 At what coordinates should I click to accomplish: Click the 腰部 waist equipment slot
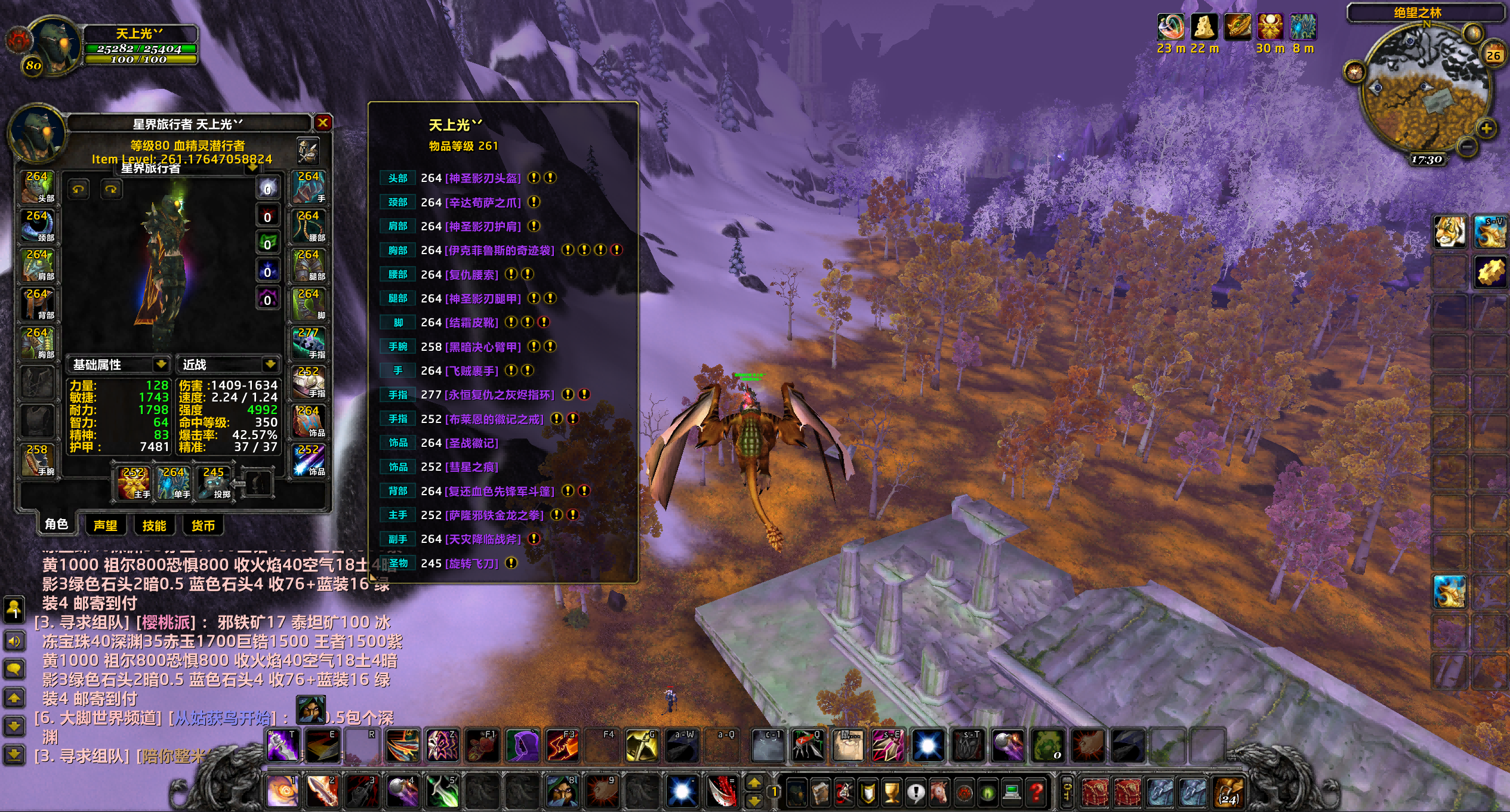[309, 226]
